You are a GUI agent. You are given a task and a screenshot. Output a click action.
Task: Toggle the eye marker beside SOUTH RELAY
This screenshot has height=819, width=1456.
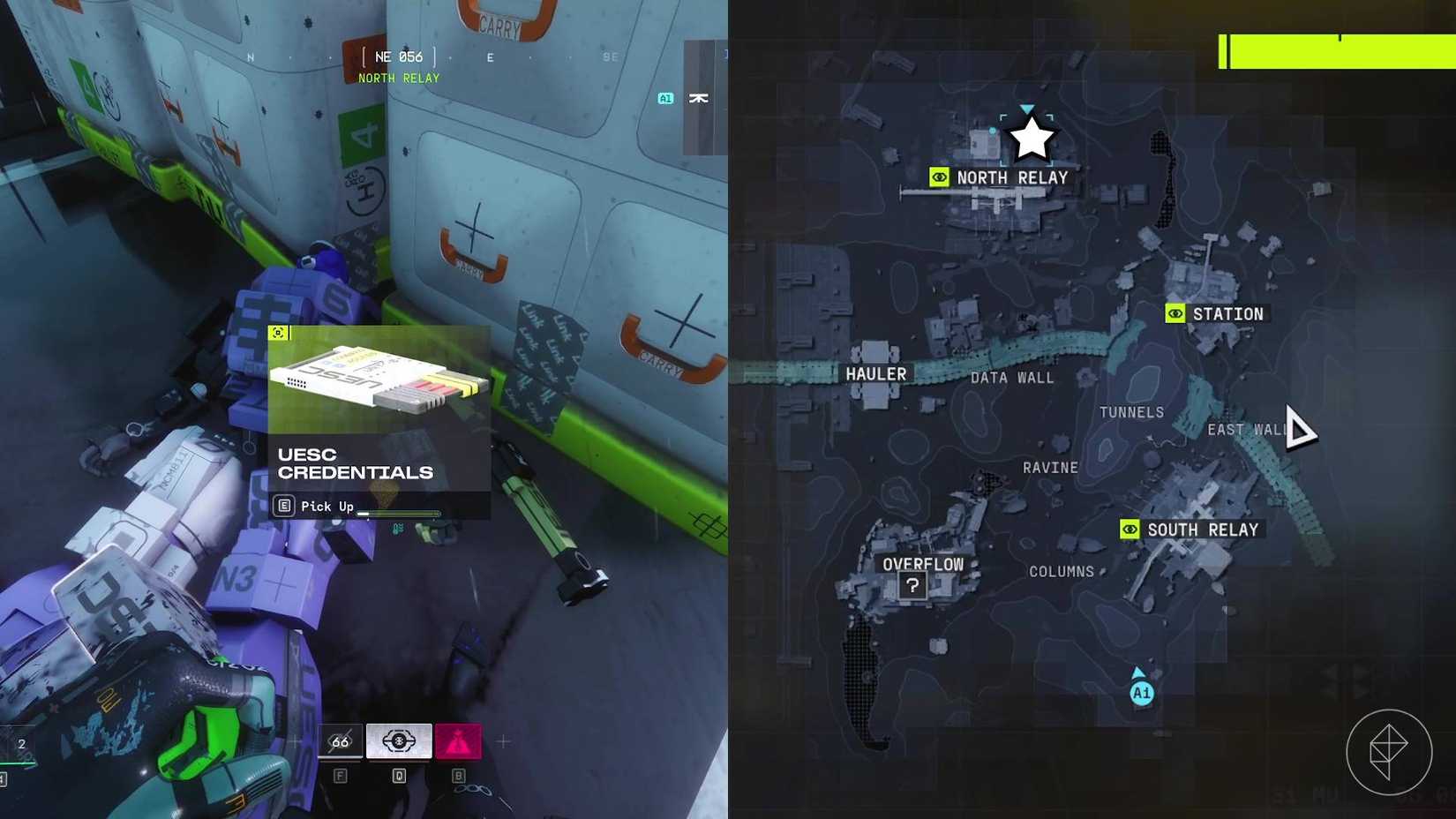1132,530
